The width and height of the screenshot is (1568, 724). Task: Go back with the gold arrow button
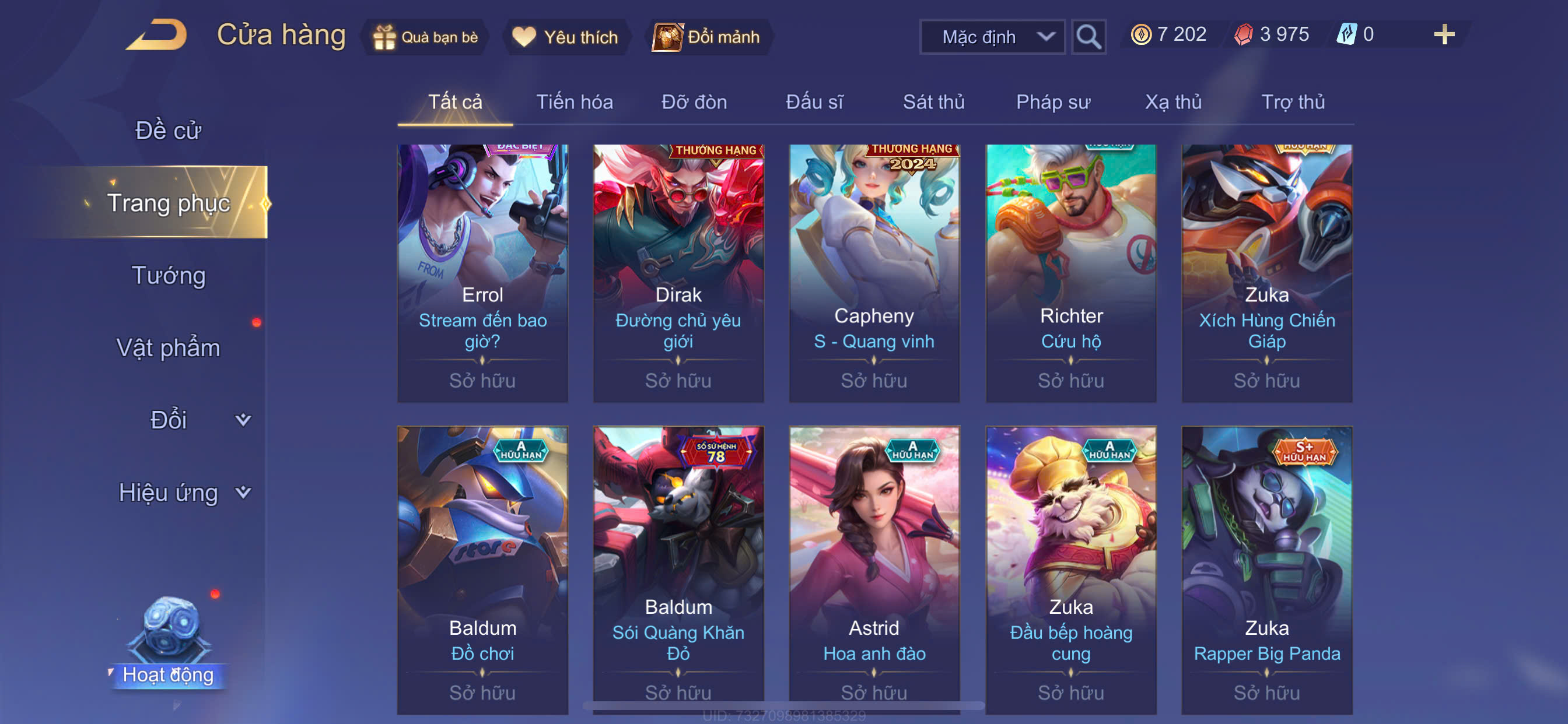(157, 34)
